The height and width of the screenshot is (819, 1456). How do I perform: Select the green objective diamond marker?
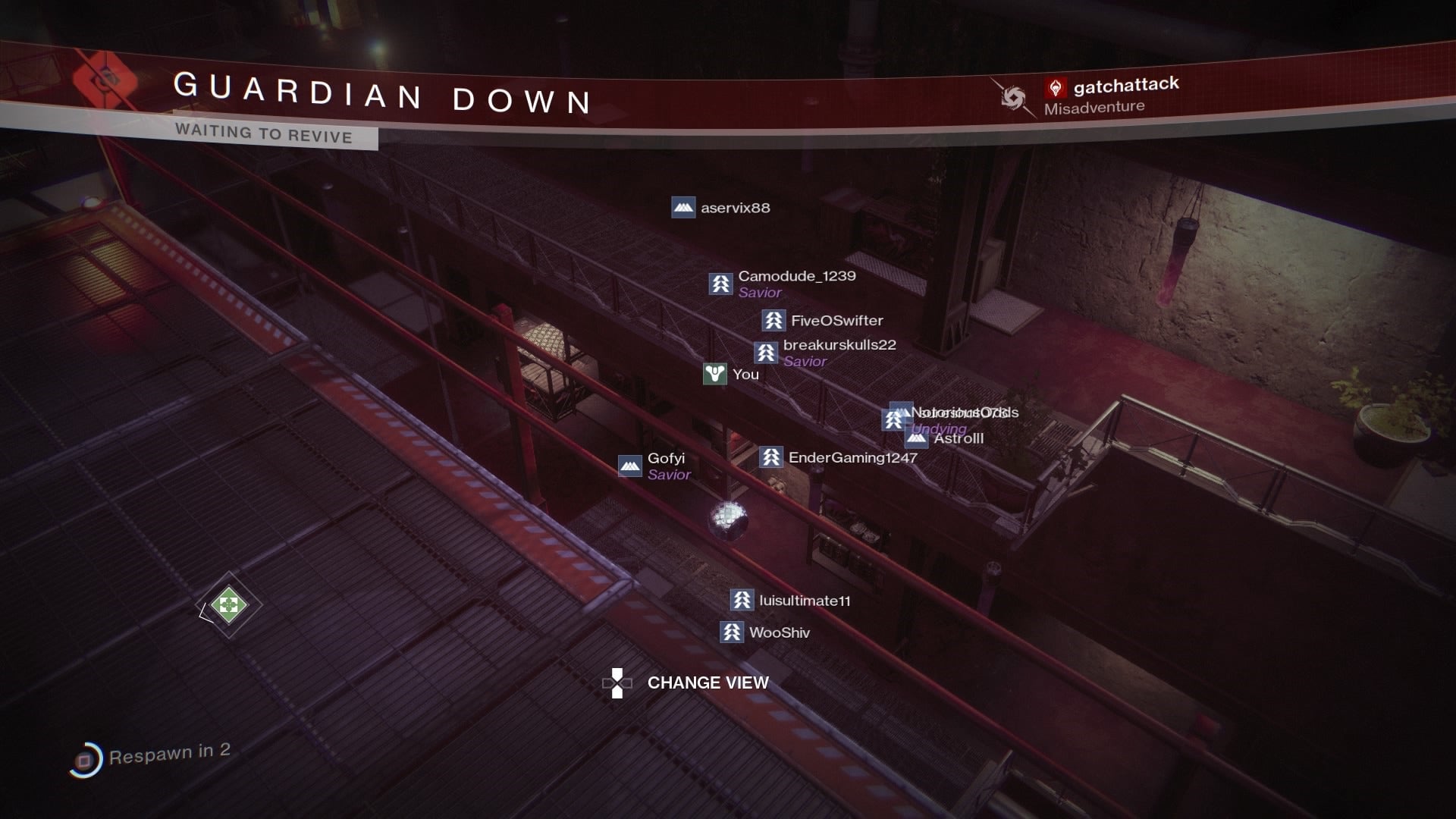coord(227,604)
